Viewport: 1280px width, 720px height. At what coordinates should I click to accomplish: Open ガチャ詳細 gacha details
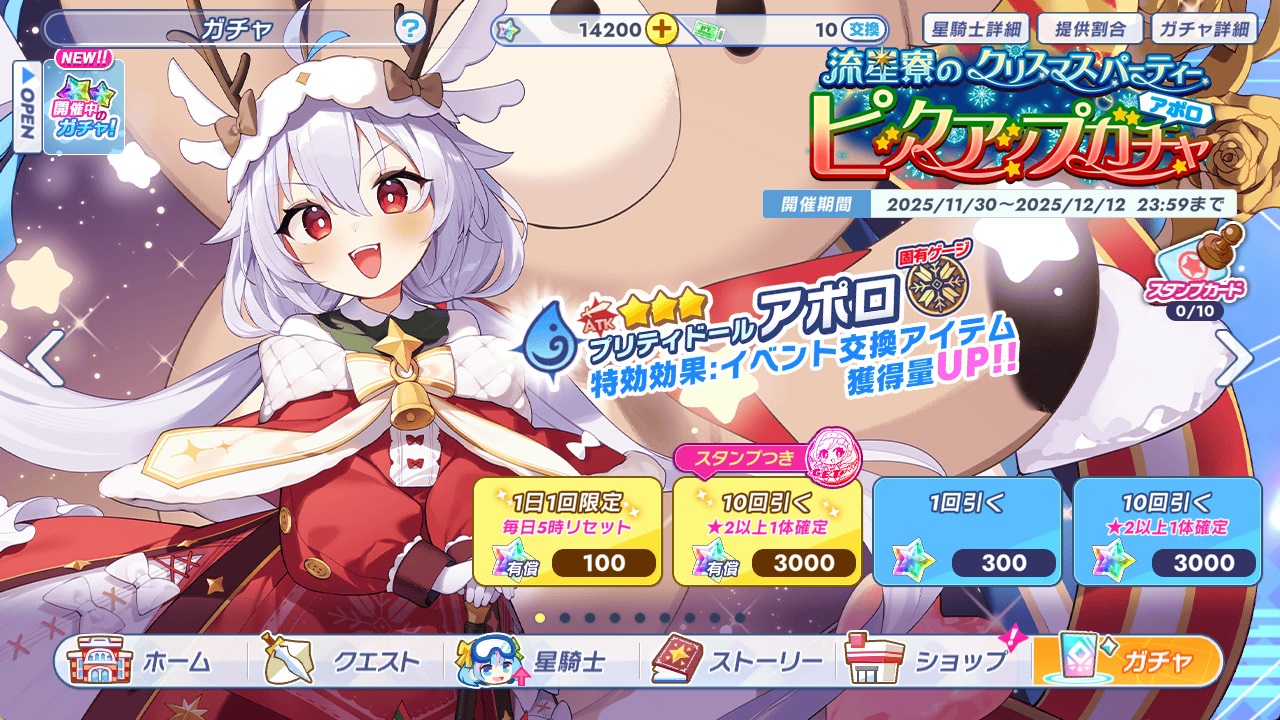pyautogui.click(x=1202, y=28)
